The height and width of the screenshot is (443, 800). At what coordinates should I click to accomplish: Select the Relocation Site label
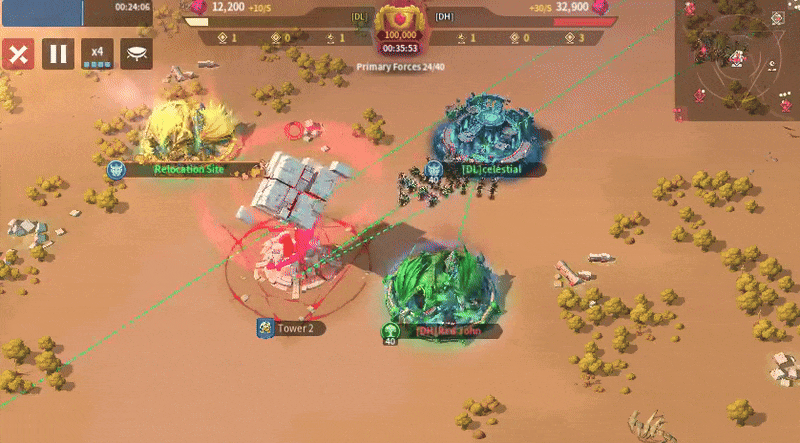[x=188, y=169]
